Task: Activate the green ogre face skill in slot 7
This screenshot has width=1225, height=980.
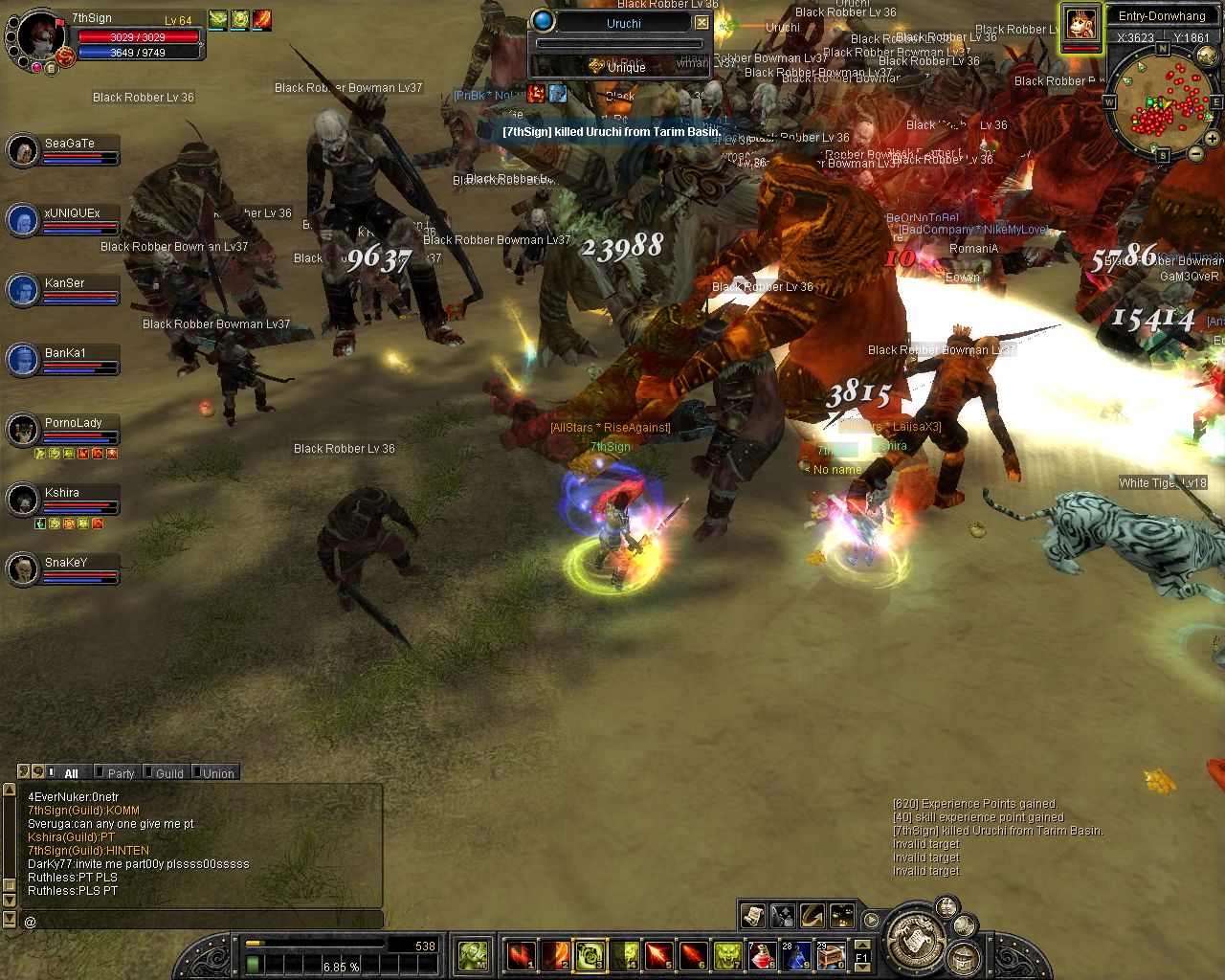Action: [727, 954]
